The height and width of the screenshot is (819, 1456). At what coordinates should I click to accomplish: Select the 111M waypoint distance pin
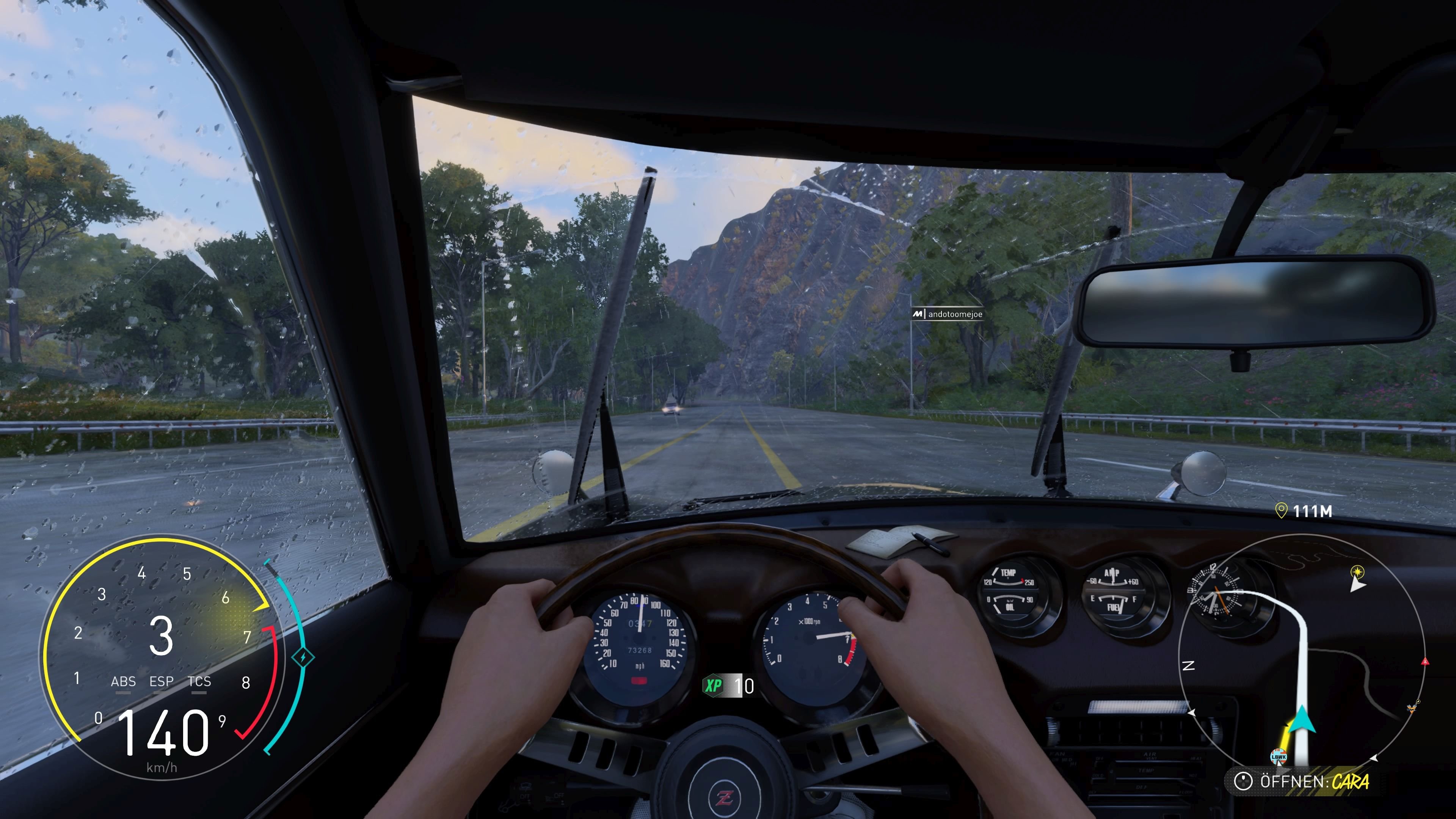coord(1304,511)
